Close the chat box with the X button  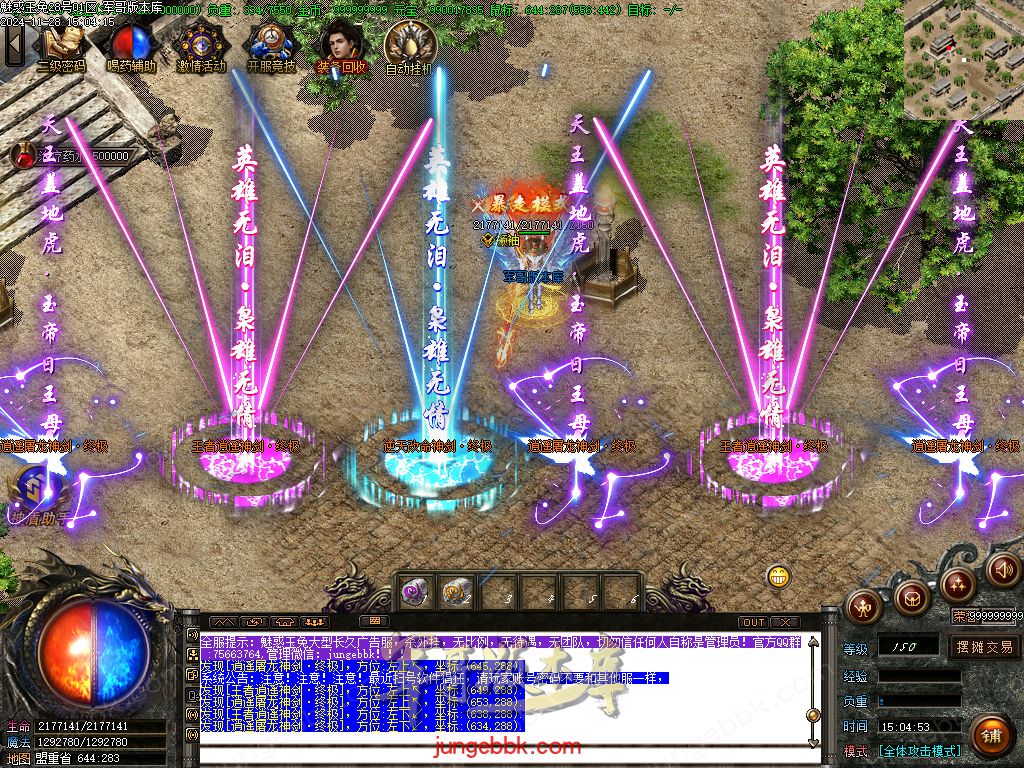(785, 622)
